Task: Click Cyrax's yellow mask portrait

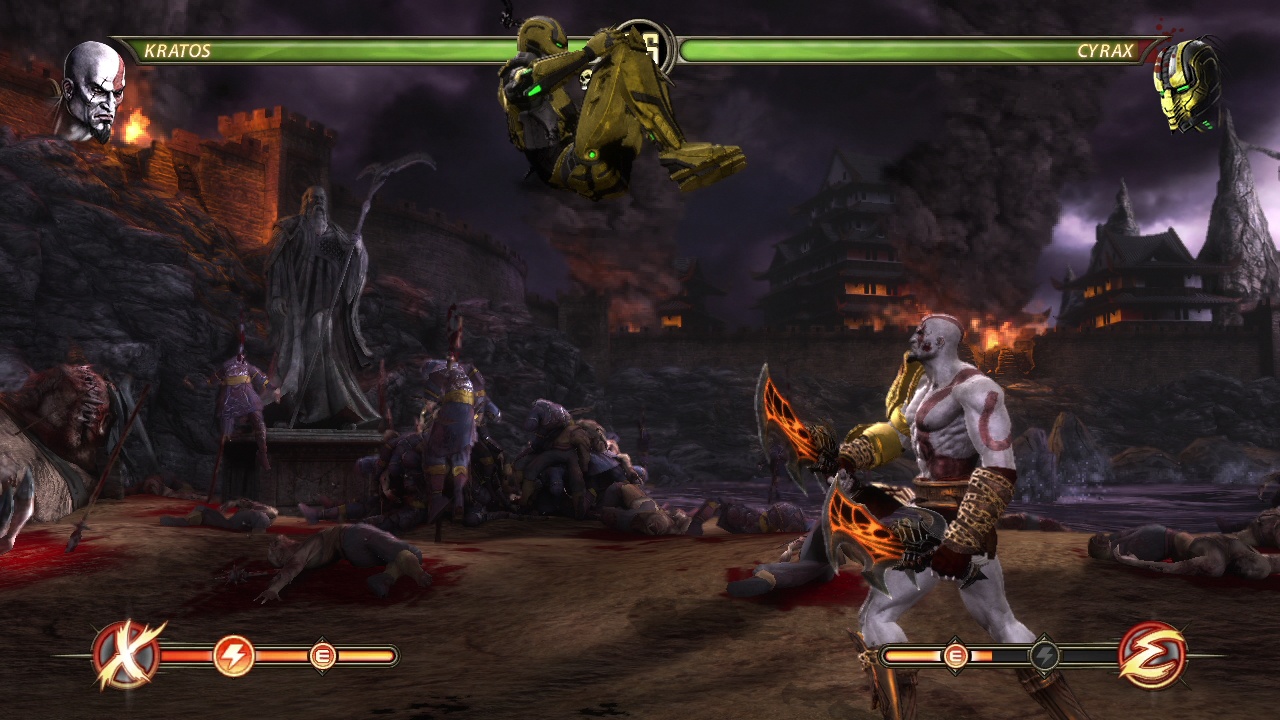Action: coord(1187,84)
